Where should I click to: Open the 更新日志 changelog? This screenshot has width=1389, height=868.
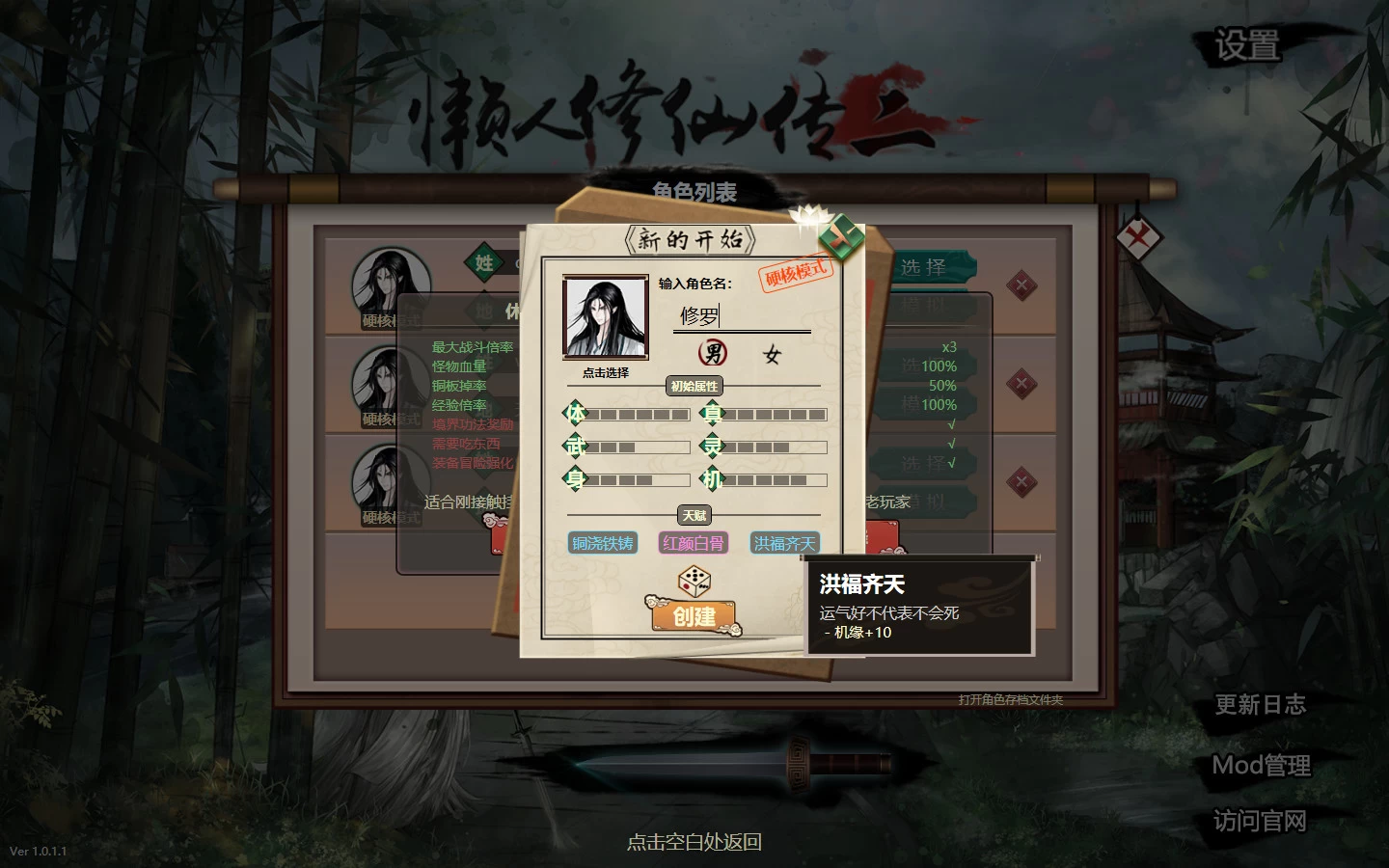click(x=1260, y=705)
